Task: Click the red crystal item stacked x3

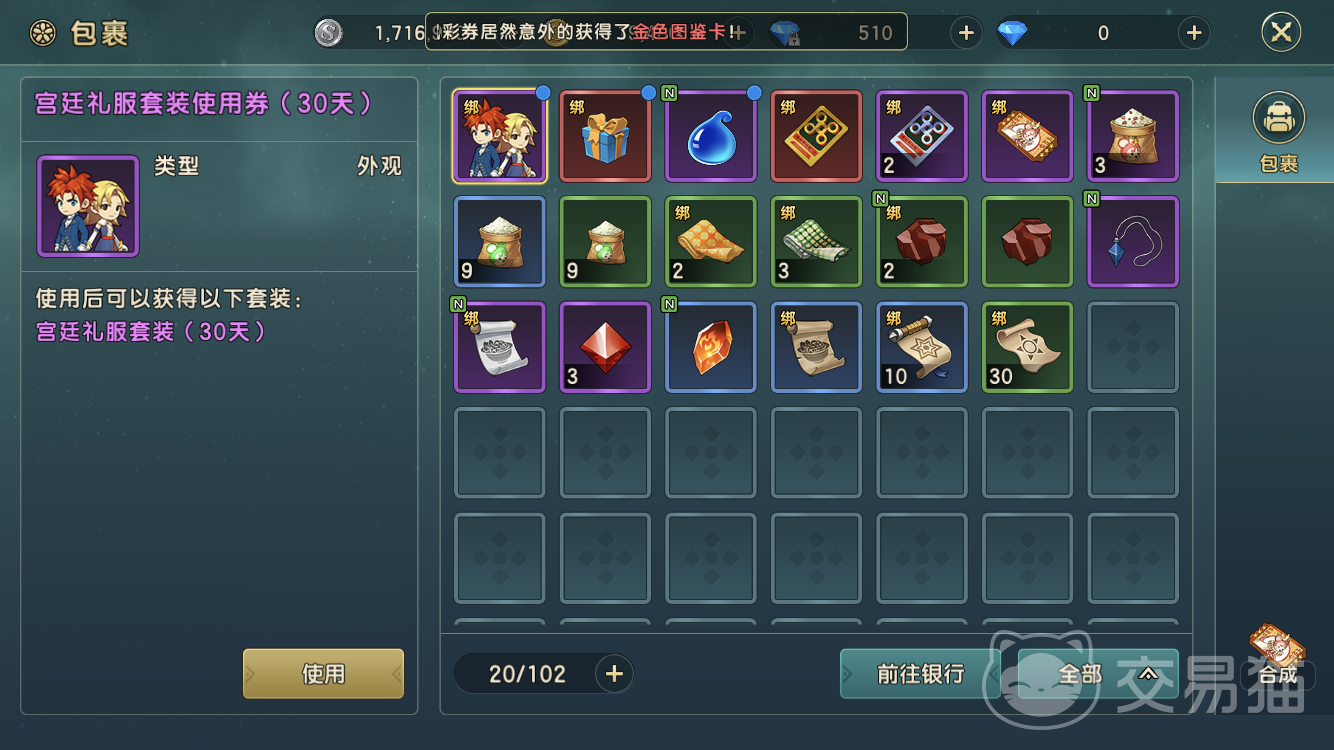Action: (x=605, y=347)
